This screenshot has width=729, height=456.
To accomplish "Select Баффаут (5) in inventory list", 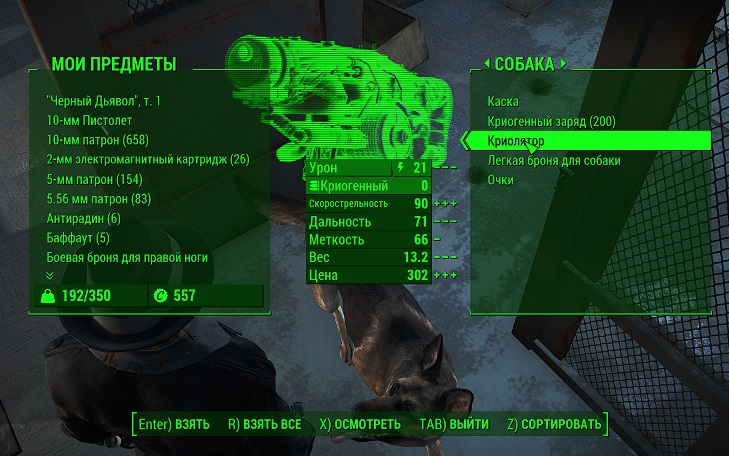I will tap(77, 238).
